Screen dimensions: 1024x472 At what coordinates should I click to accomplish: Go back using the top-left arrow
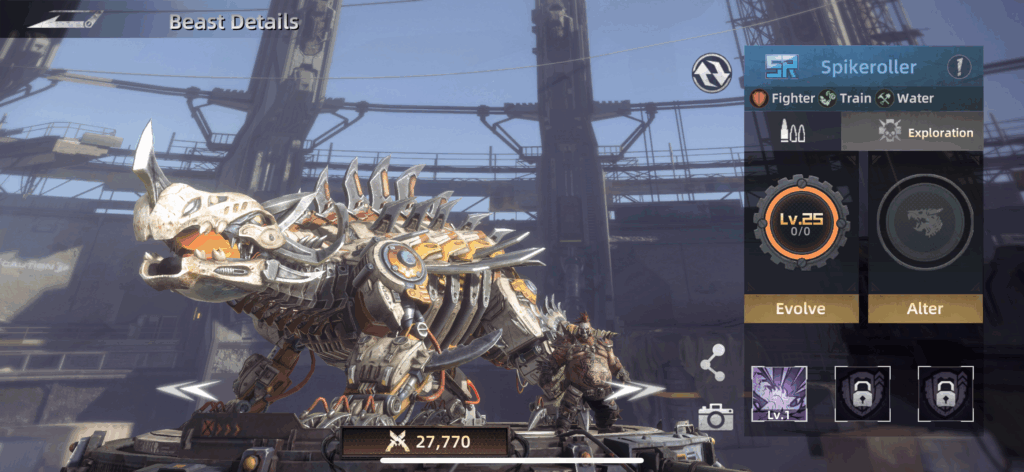point(64,20)
